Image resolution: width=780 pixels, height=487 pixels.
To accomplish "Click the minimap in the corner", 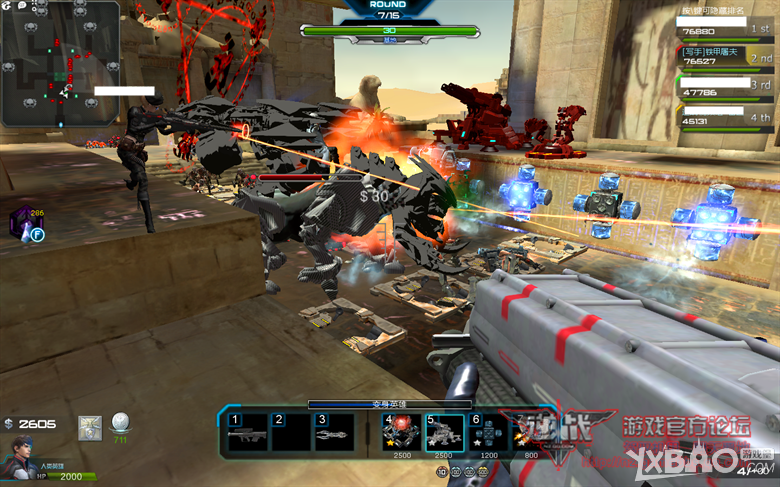I will point(62,63).
